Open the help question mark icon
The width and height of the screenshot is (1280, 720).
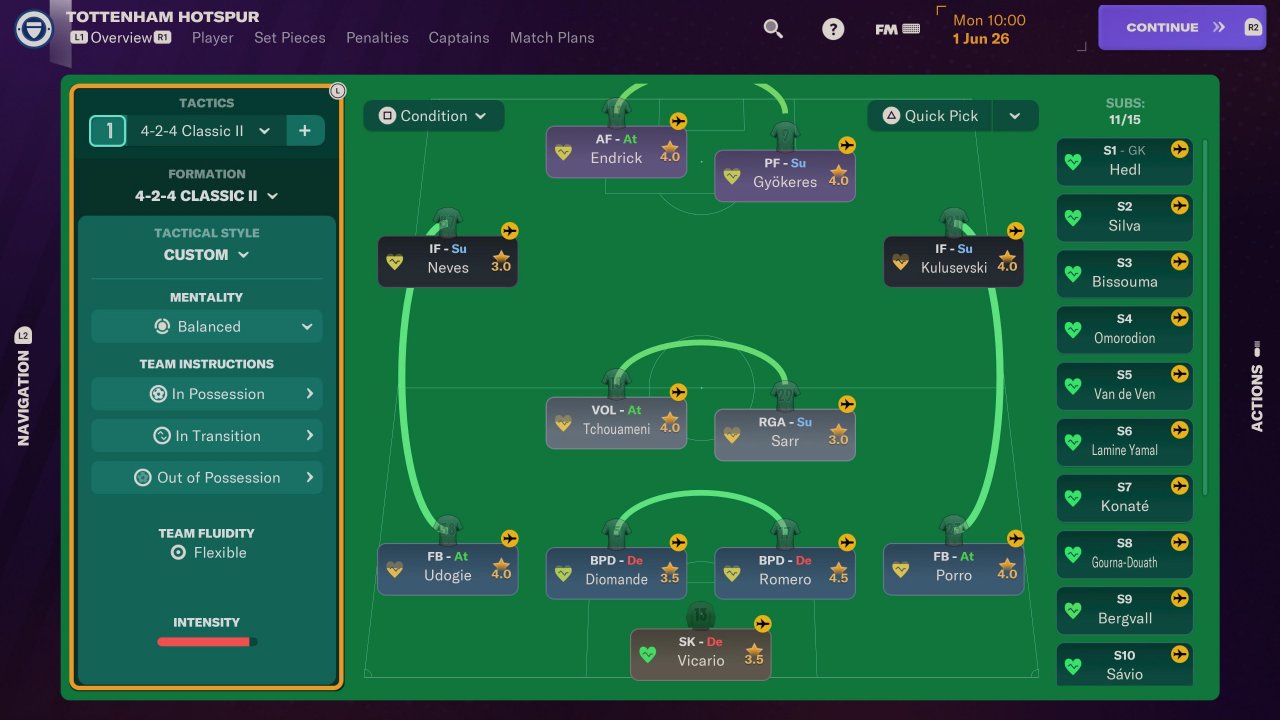tap(833, 29)
